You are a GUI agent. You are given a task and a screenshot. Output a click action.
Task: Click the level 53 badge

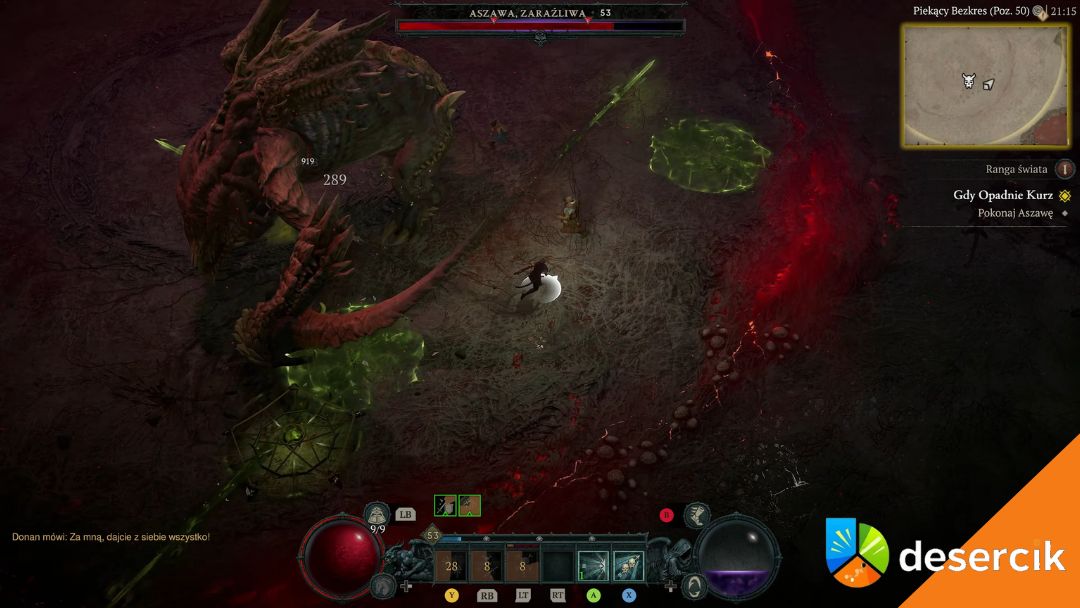point(433,536)
